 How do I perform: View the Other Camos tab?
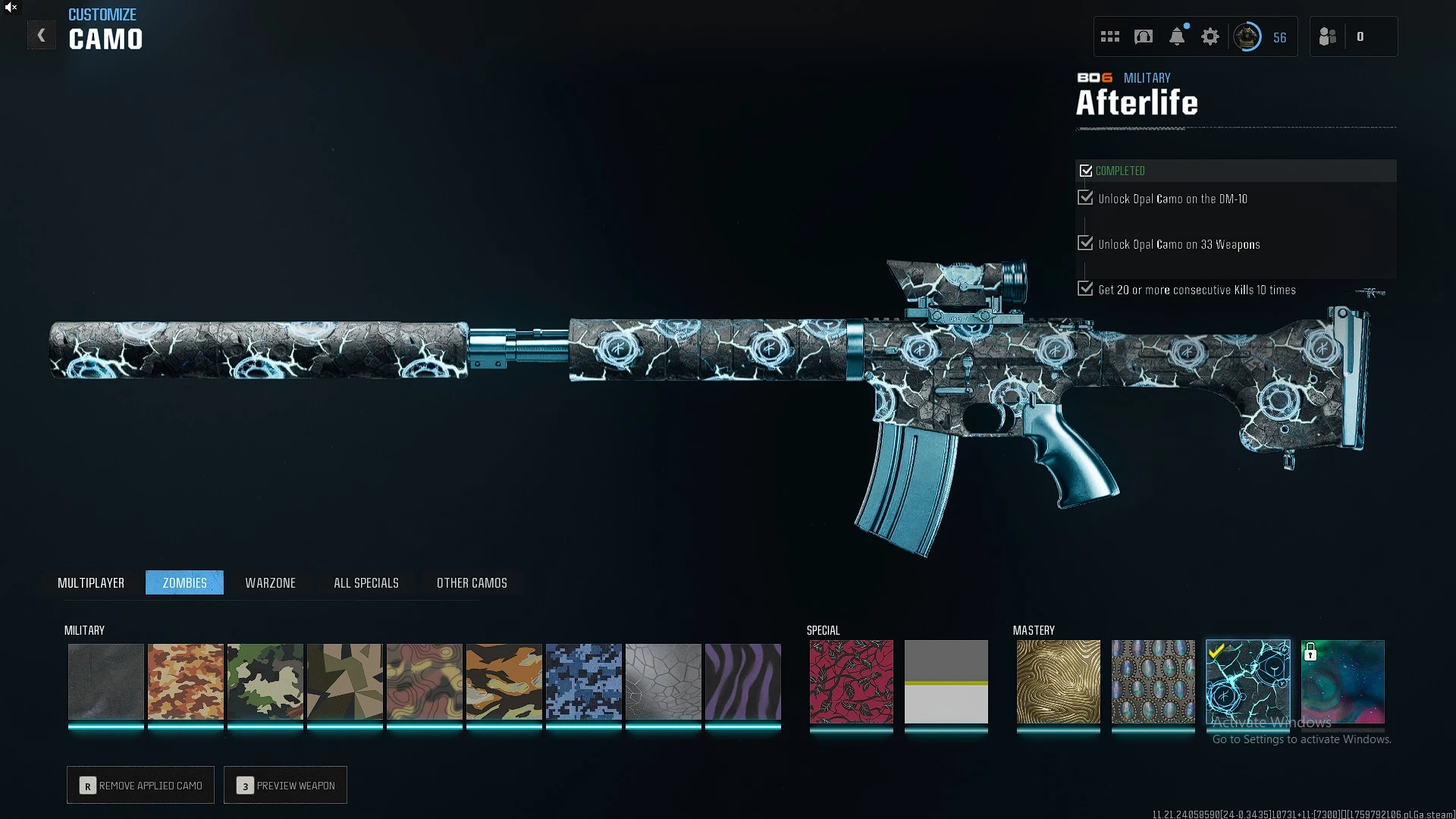coord(472,582)
